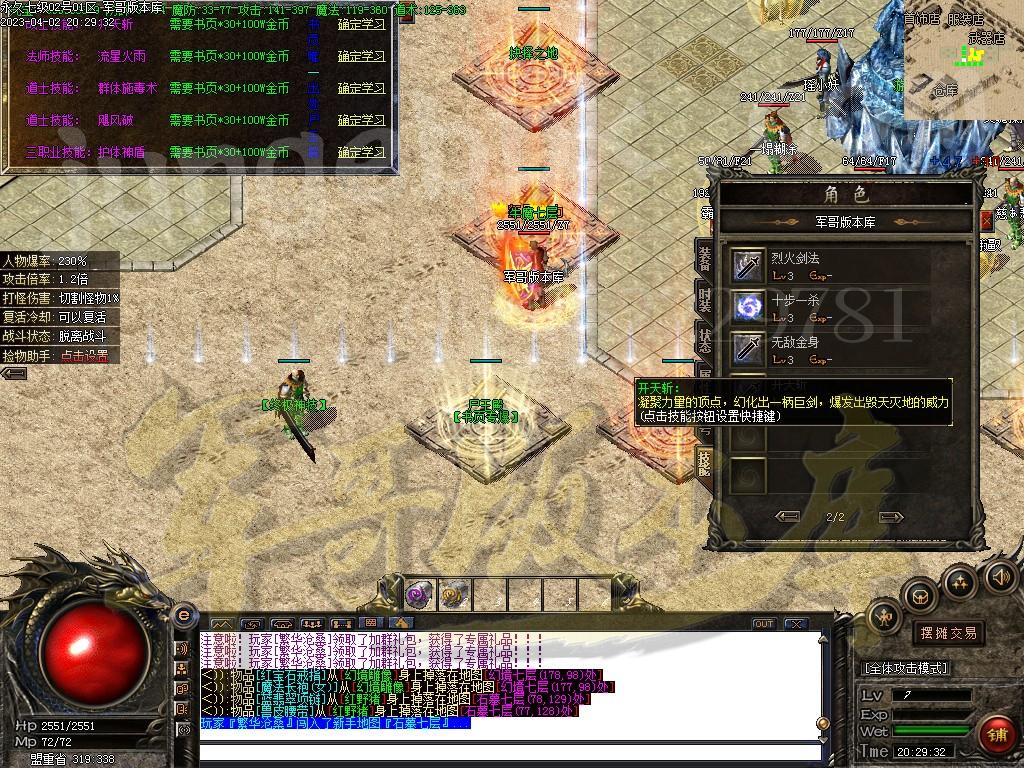
Task: Select the 无敌金身 skill icon
Action: click(748, 348)
